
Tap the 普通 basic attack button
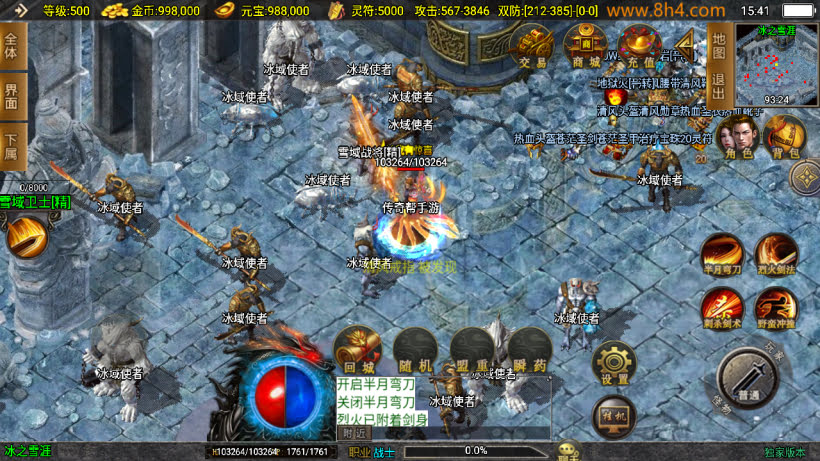pyautogui.click(x=748, y=380)
